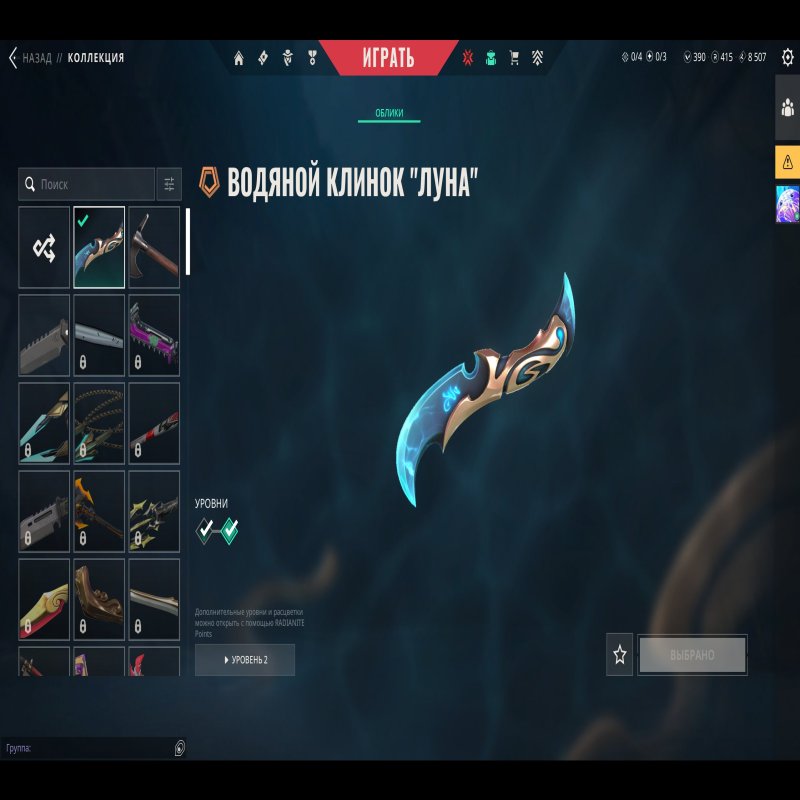Start matchmaking with the ИГРАТЬ button
This screenshot has width=800, height=800.
[x=389, y=58]
